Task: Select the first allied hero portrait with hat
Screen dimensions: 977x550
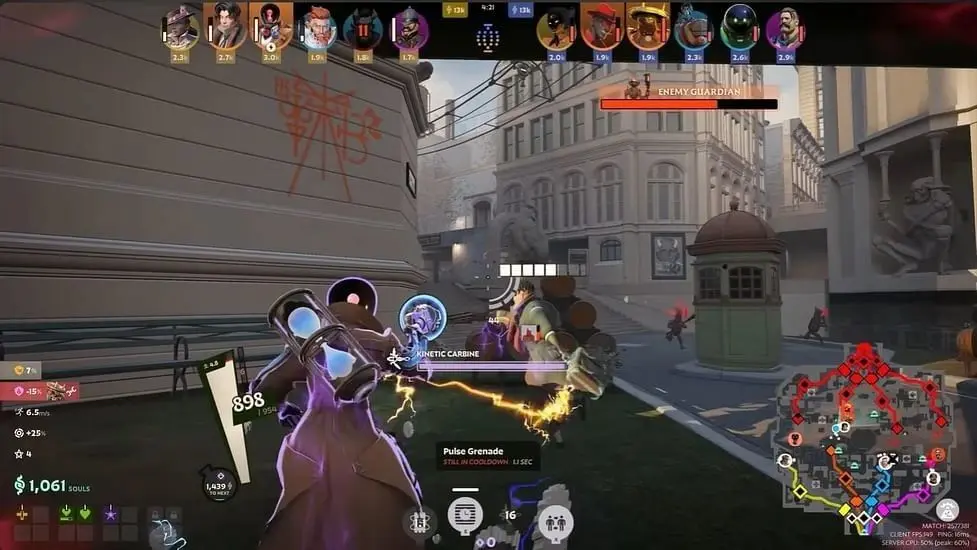Action: 181,28
